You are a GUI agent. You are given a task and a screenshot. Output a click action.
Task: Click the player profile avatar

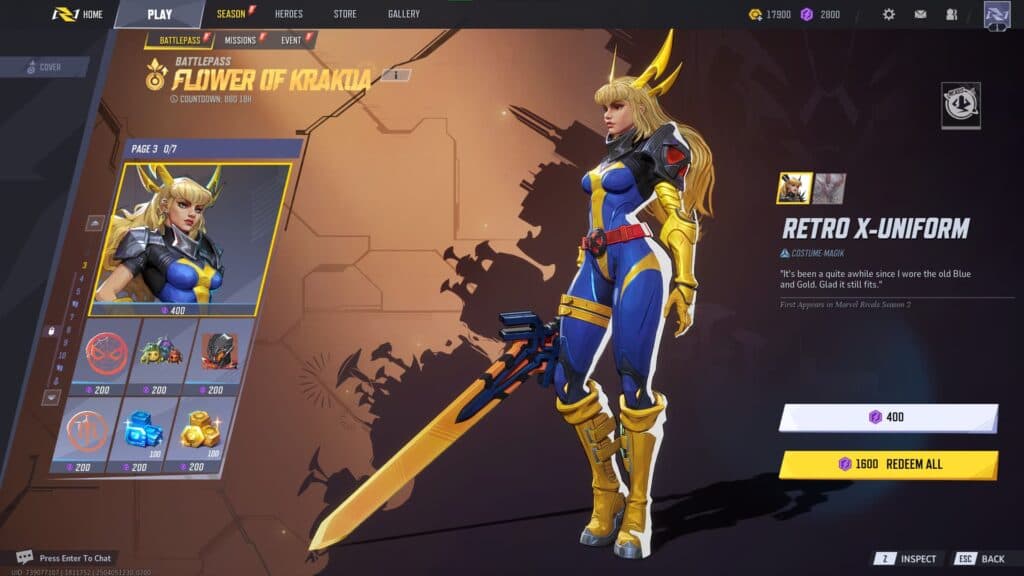(997, 15)
